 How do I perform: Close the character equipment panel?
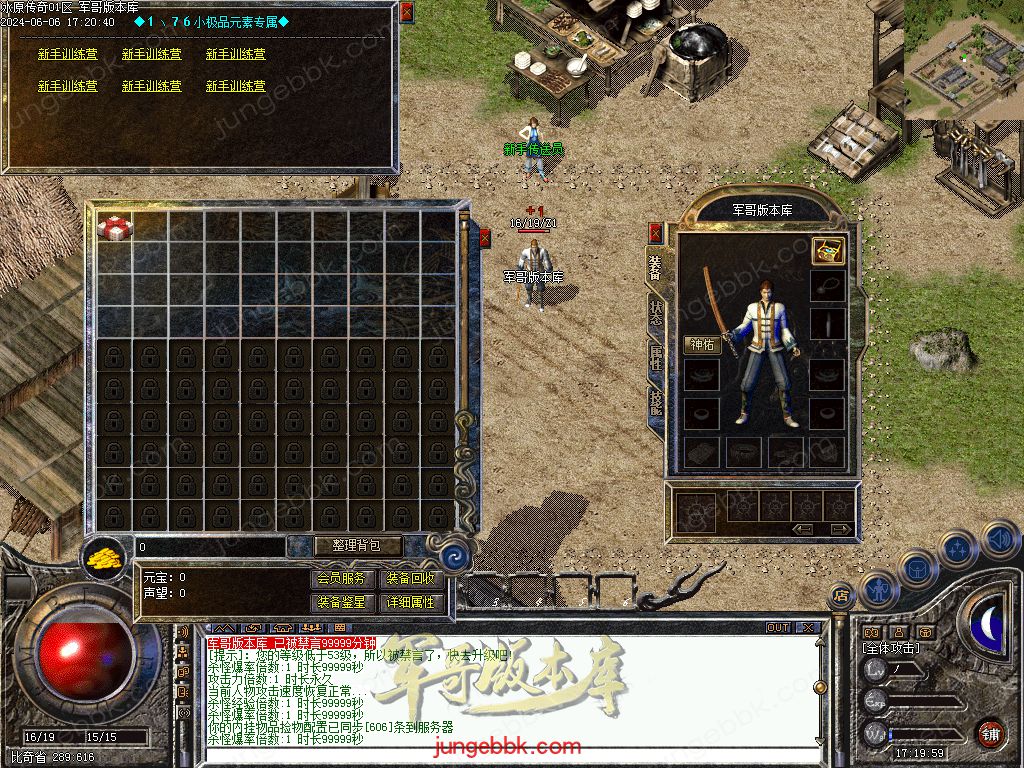tap(656, 233)
